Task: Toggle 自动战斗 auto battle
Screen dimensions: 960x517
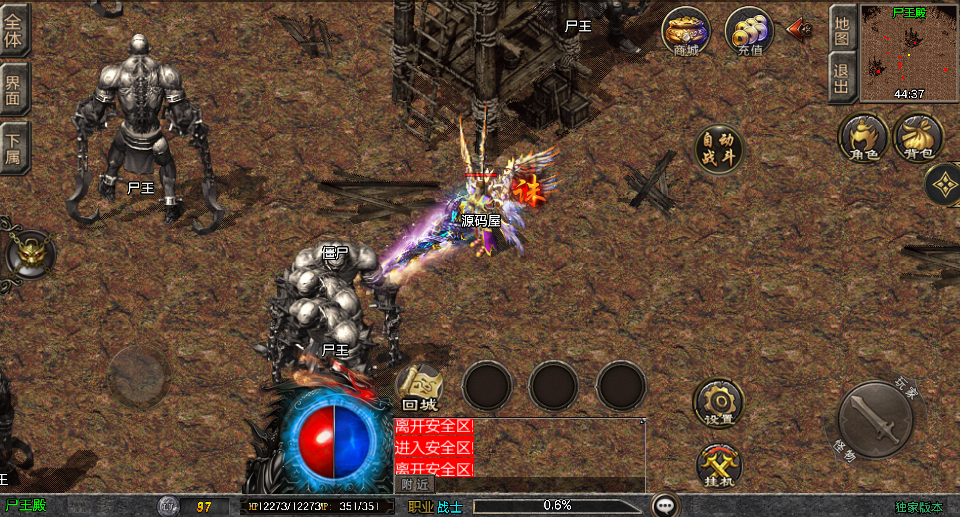Action: [719, 149]
